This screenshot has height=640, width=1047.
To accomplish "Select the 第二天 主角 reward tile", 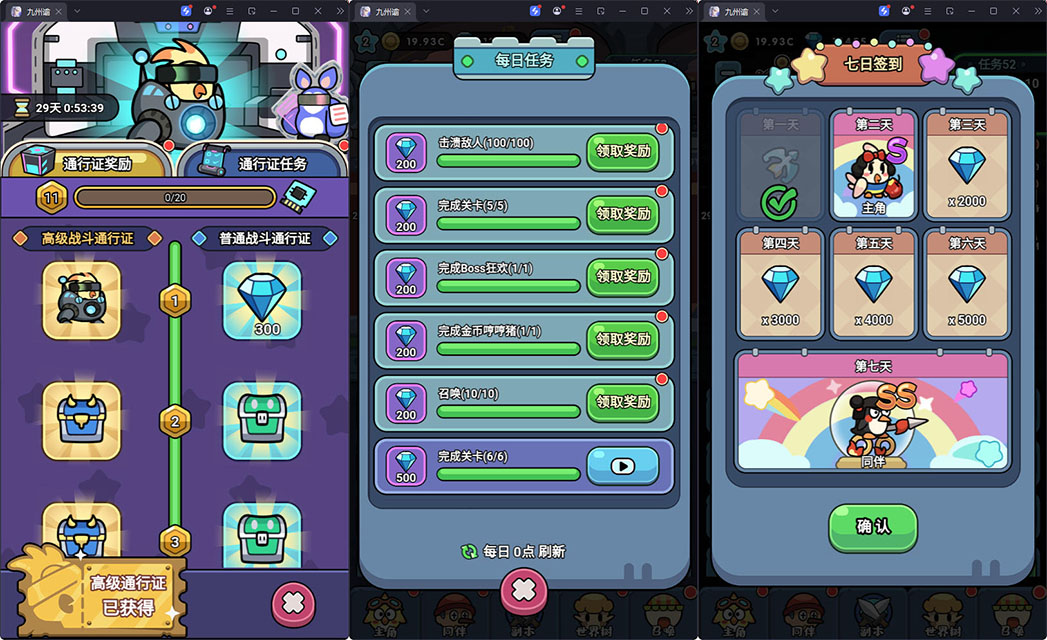I will point(873,166).
